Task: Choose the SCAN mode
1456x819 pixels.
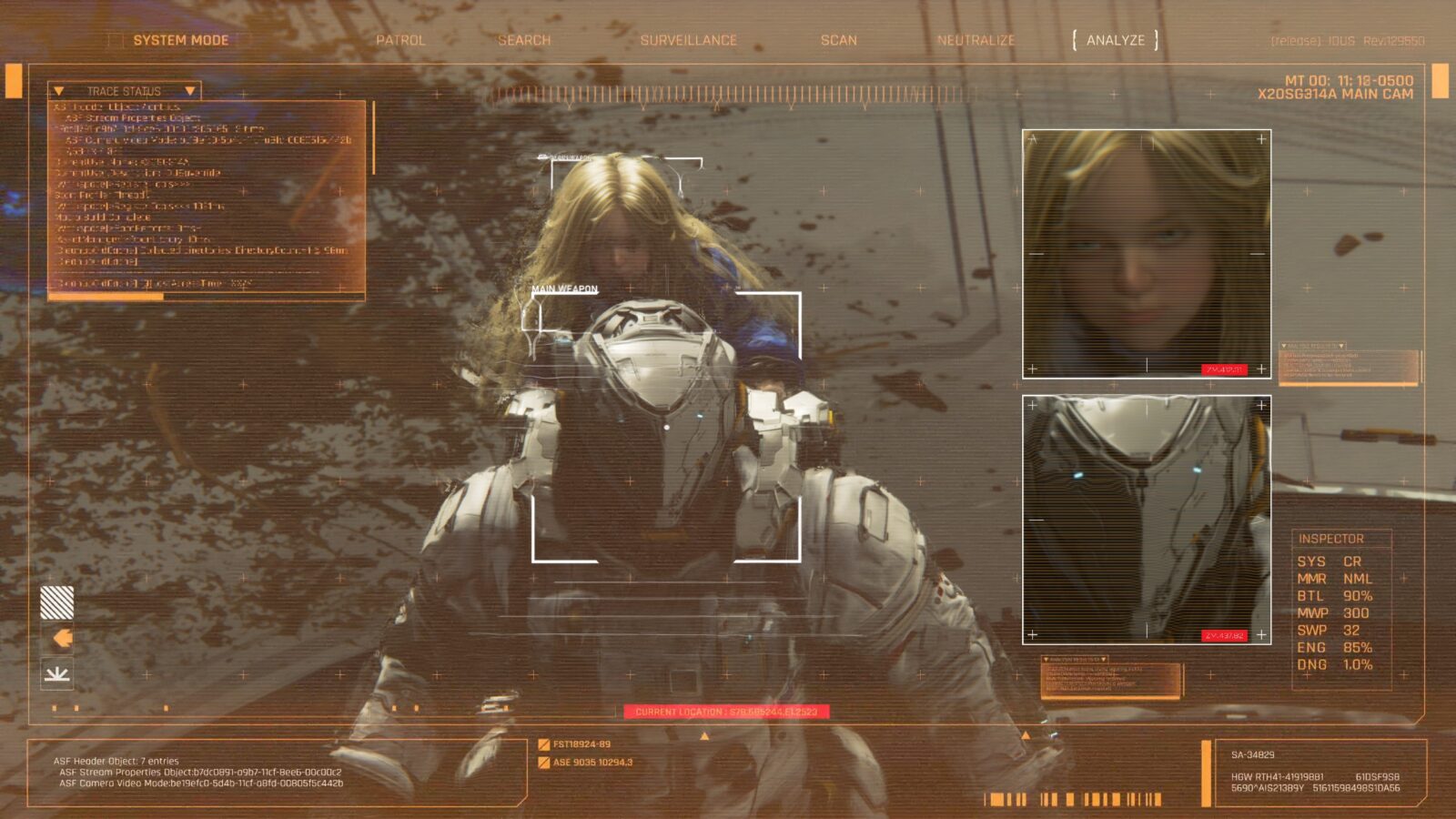Action: 838,40
